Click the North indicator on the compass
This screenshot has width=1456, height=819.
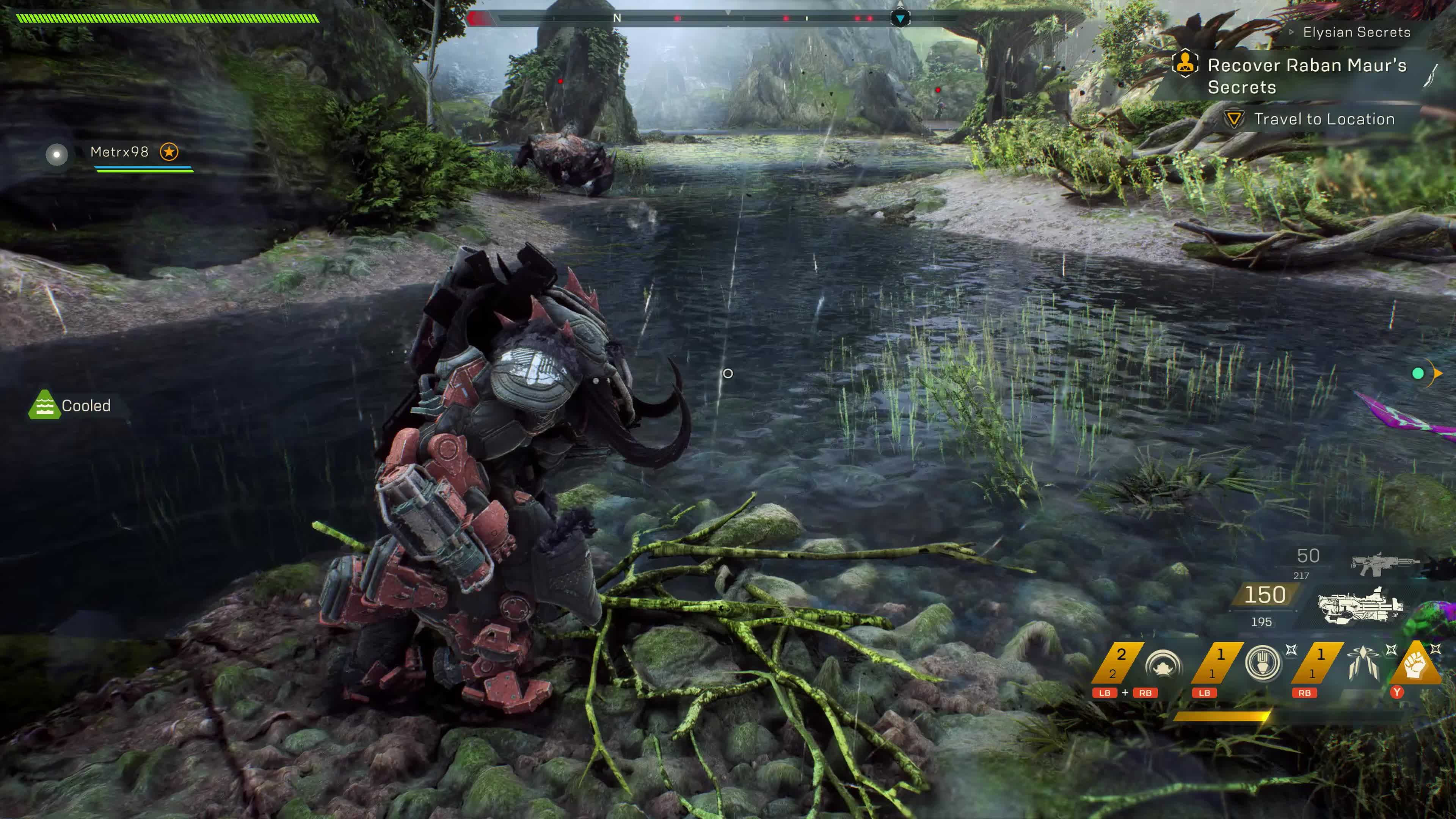[x=617, y=19]
